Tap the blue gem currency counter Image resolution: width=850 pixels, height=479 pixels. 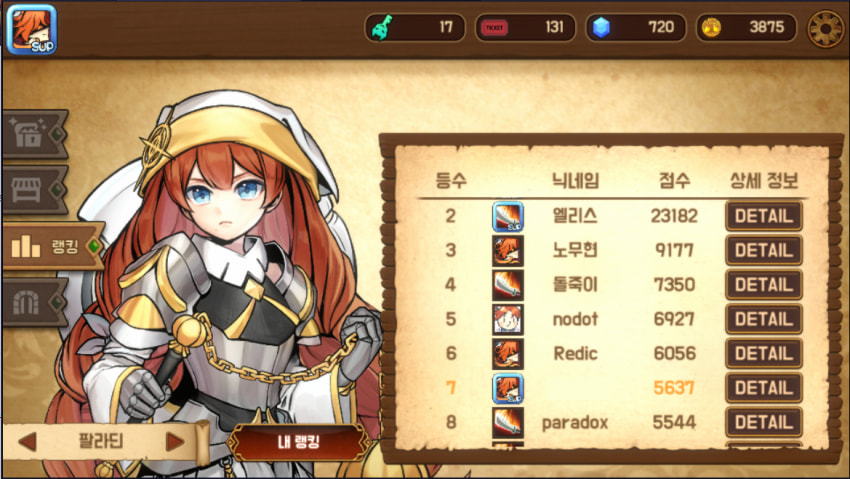click(635, 28)
